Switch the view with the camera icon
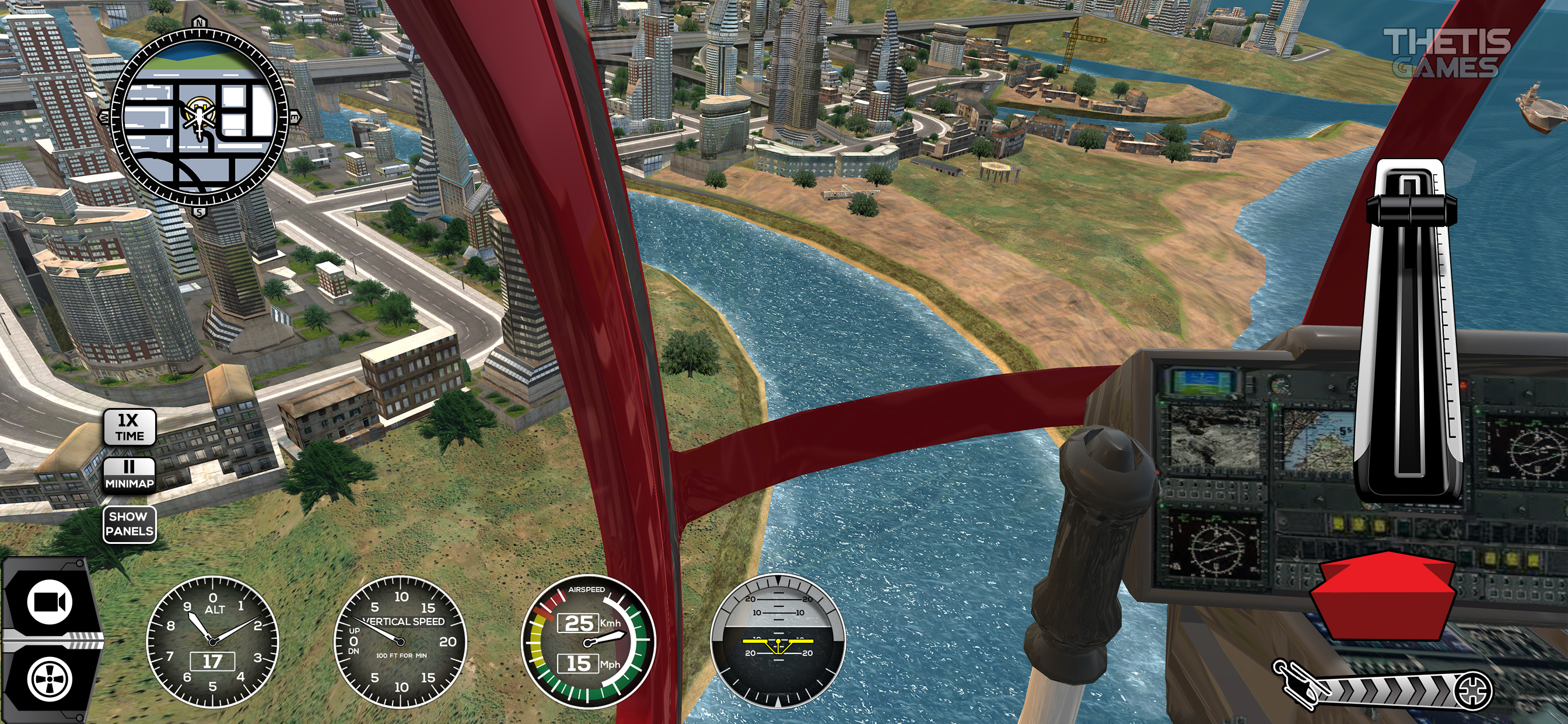This screenshot has width=1568, height=724. (x=50, y=602)
